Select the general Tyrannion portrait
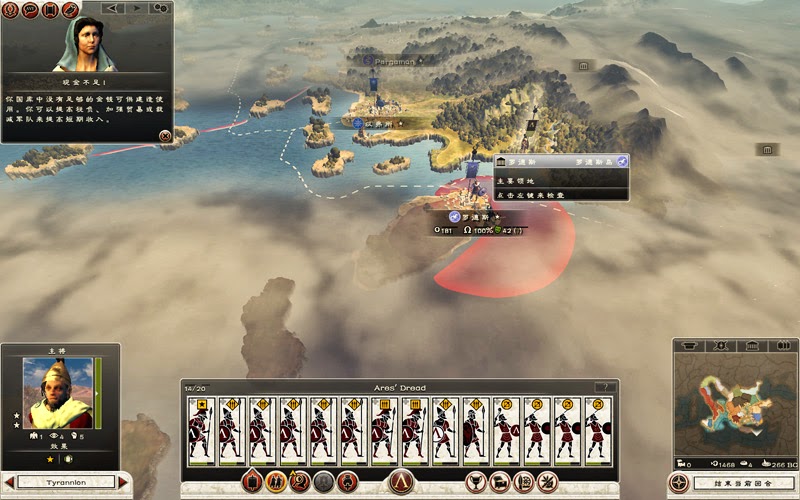This screenshot has width=800, height=500. tap(59, 393)
